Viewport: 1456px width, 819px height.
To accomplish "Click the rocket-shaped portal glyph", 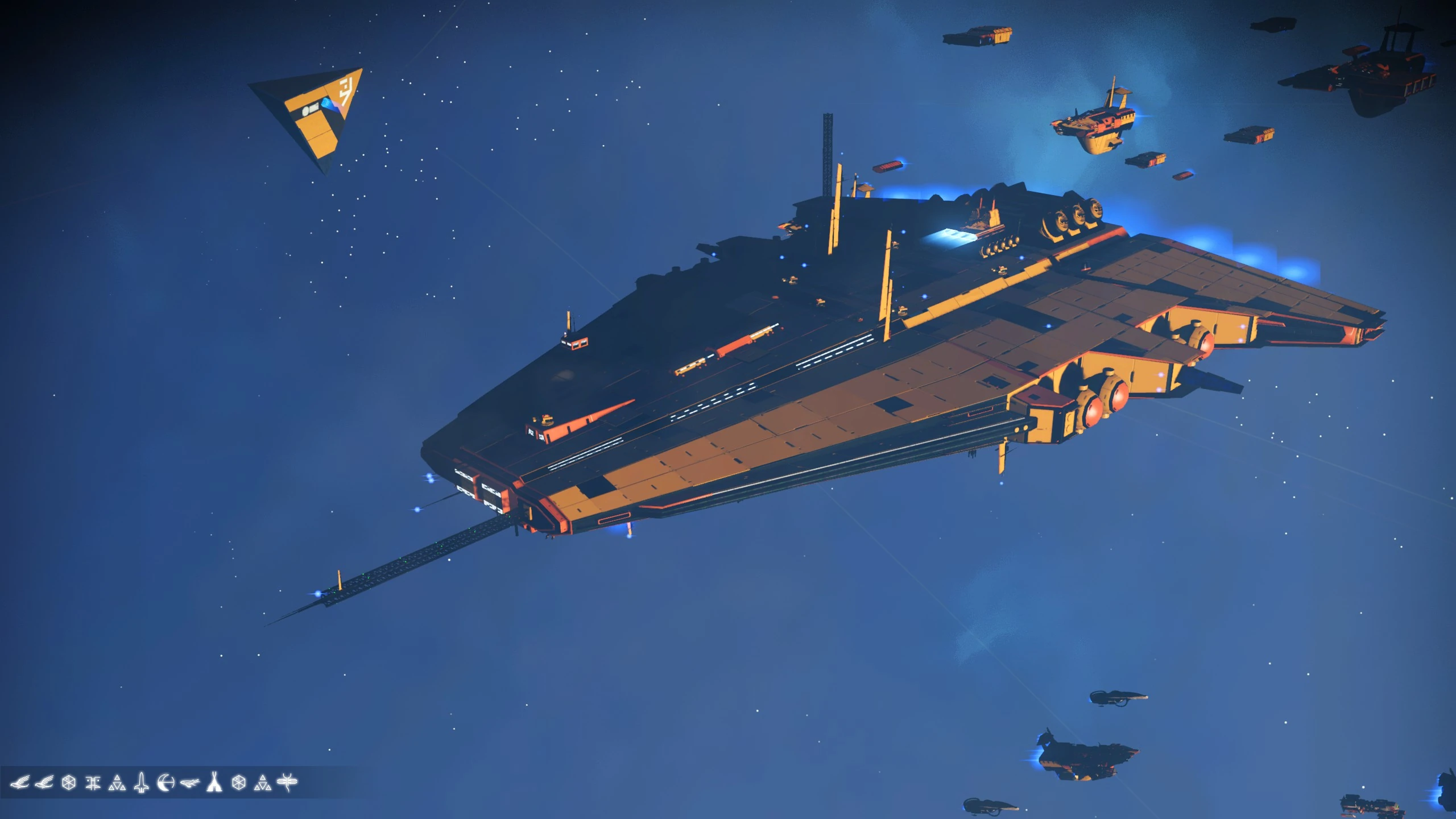I will click(141, 782).
